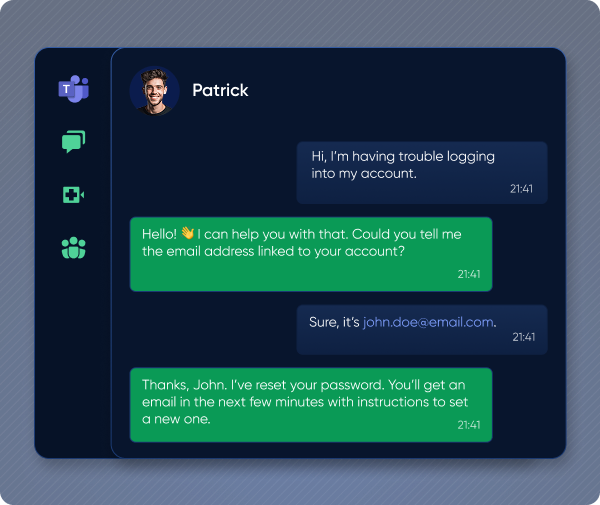This screenshot has height=505, width=600.
Task: Open the john.doe@email.com link
Action: (x=428, y=322)
